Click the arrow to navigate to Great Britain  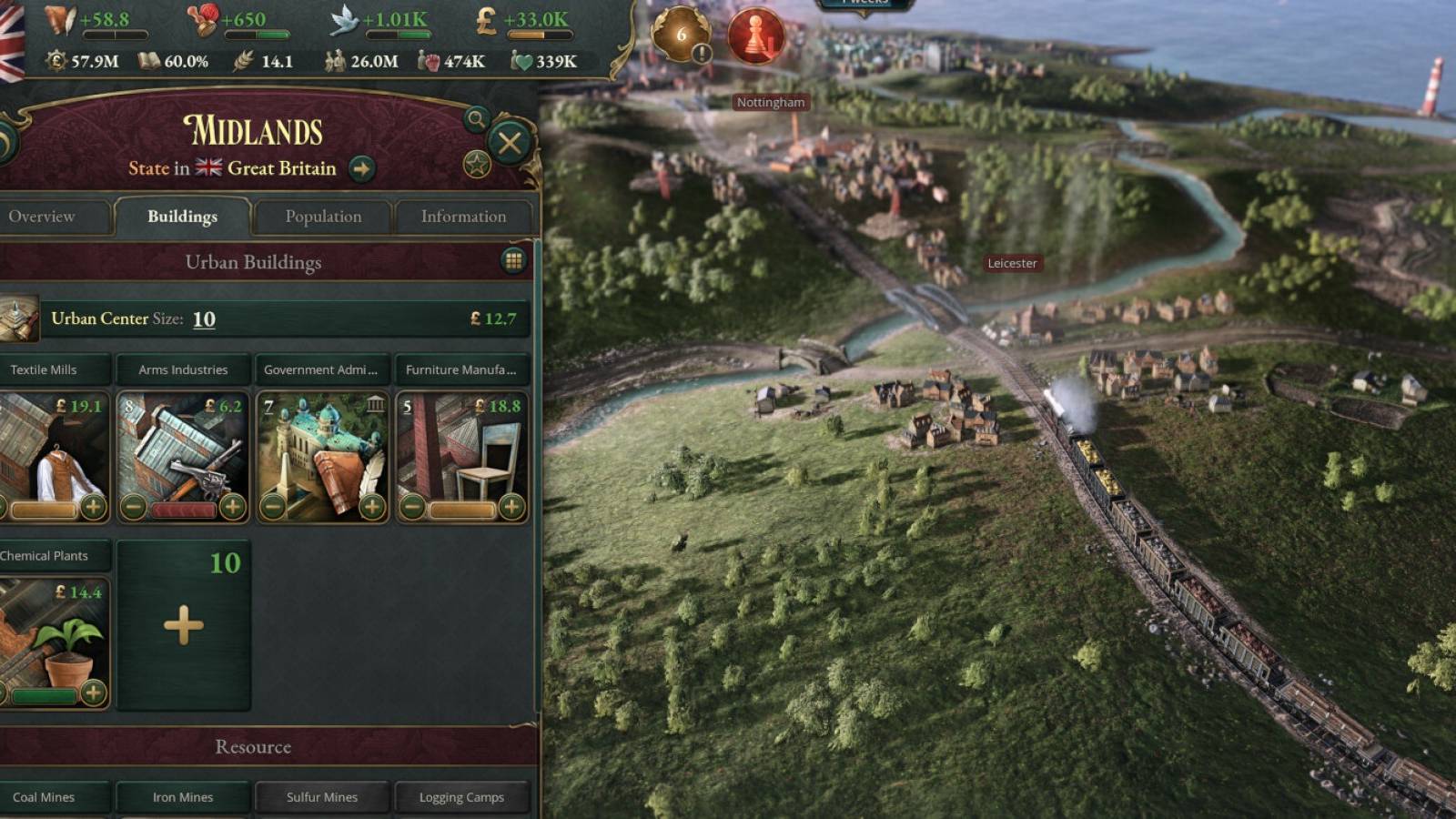point(364,168)
